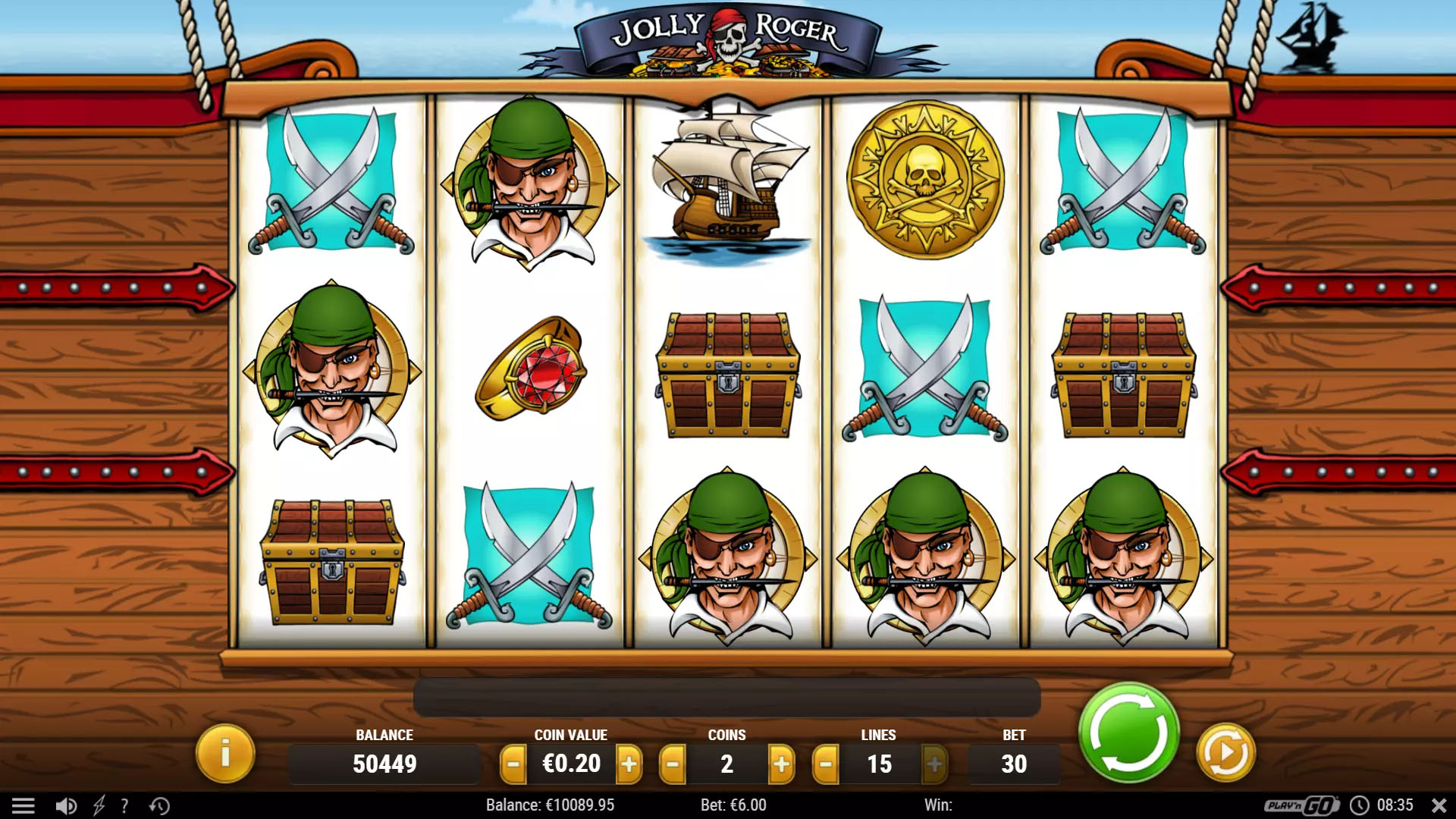1456x819 pixels.
Task: Open the question mark help
Action: coord(125,805)
